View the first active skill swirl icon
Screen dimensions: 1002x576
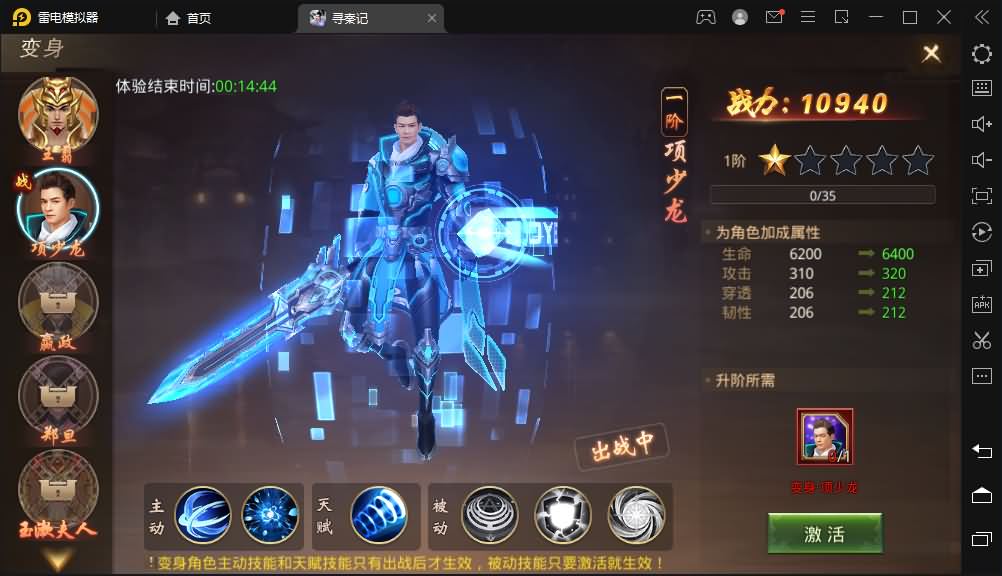click(203, 514)
